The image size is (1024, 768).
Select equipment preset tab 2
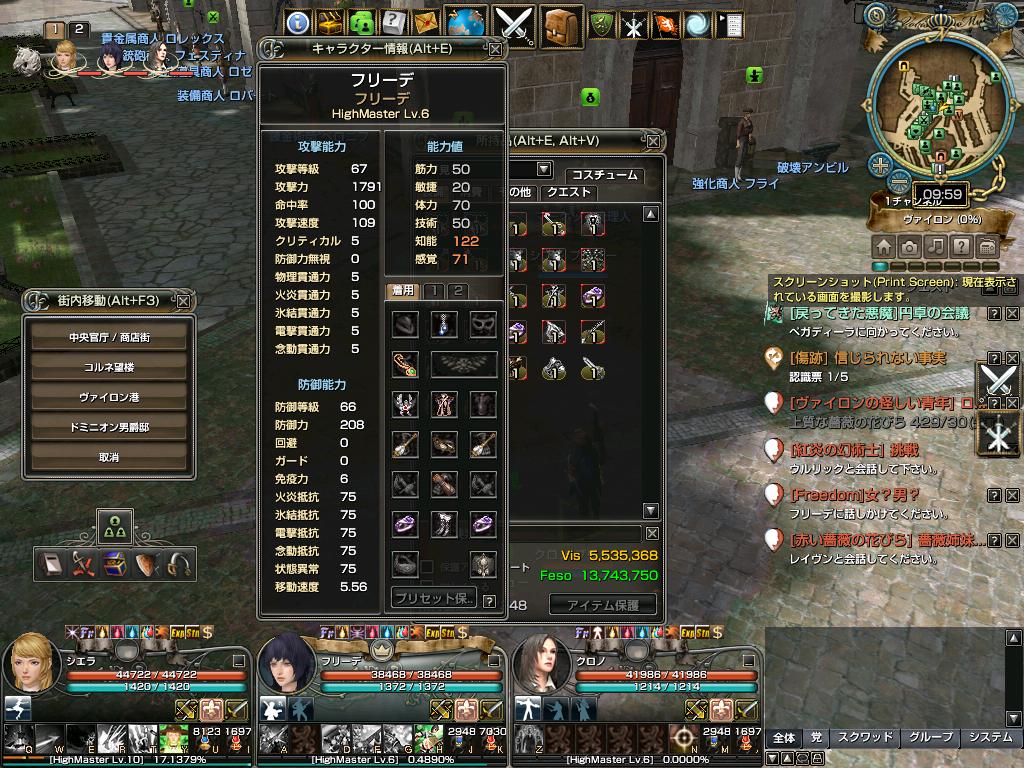[457, 291]
